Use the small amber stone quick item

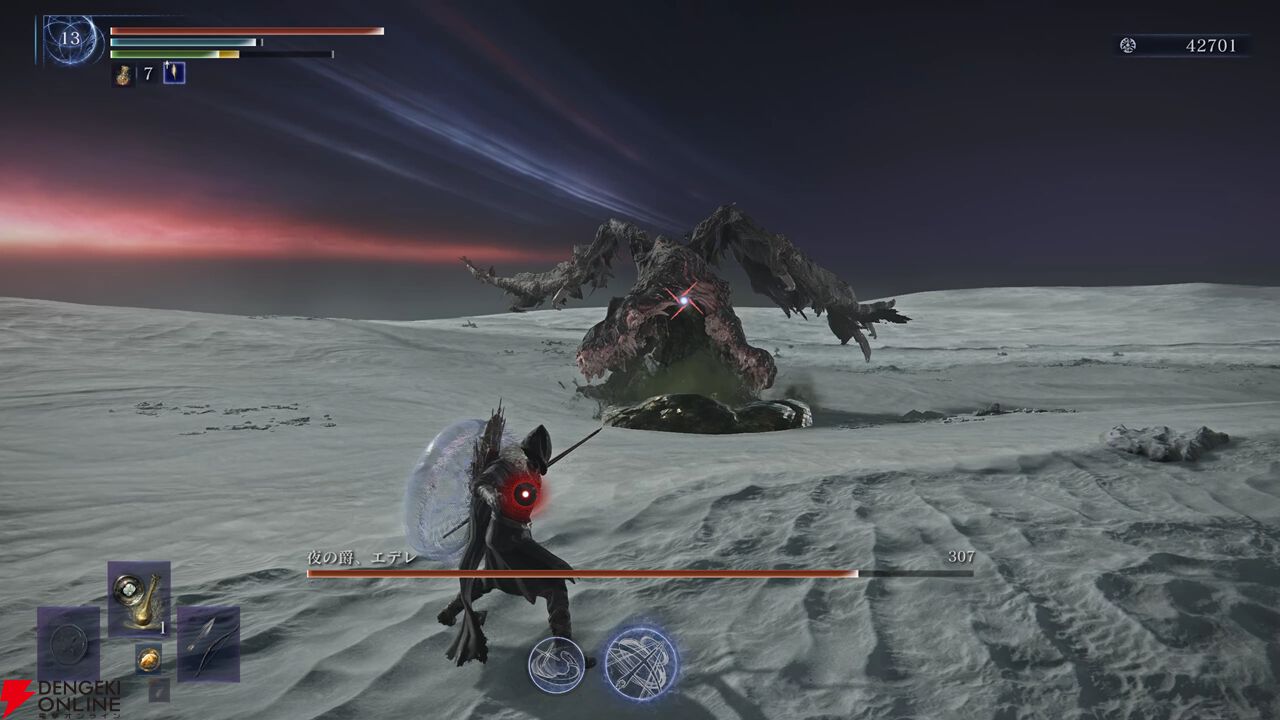click(x=148, y=657)
